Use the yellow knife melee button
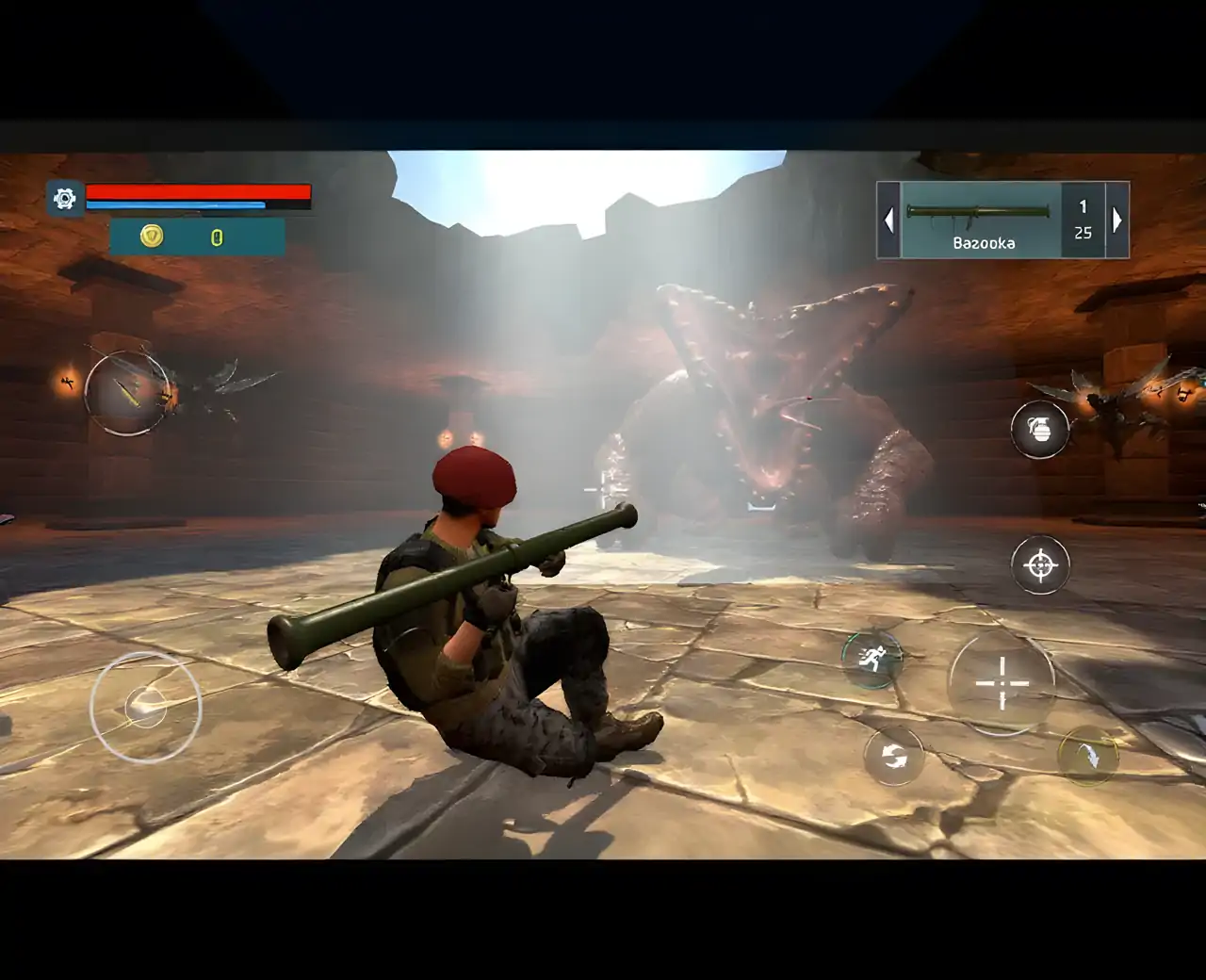 [x=127, y=392]
